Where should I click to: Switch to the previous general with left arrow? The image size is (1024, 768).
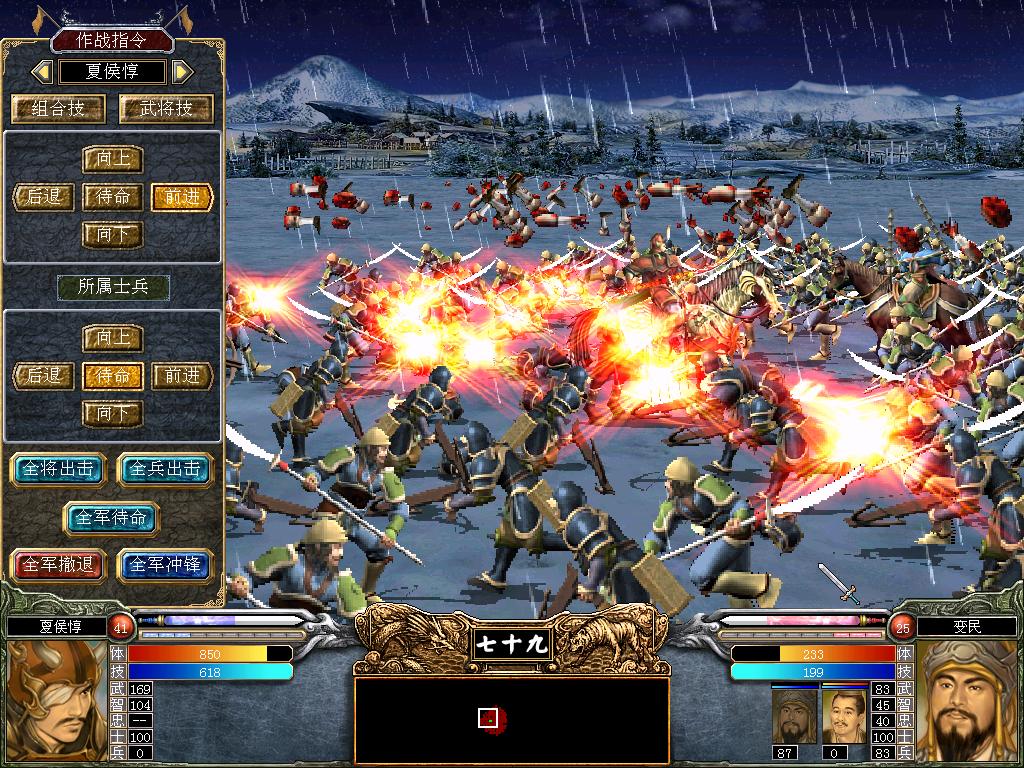(42, 72)
